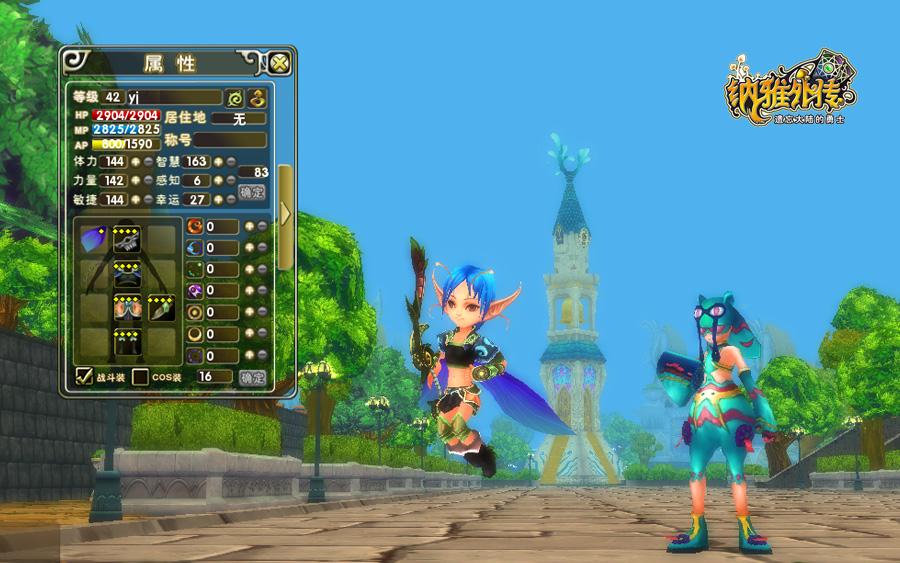Screen dimensions: 900x563
Task: Decrease the 感知 (perception) stat
Action: tap(231, 180)
